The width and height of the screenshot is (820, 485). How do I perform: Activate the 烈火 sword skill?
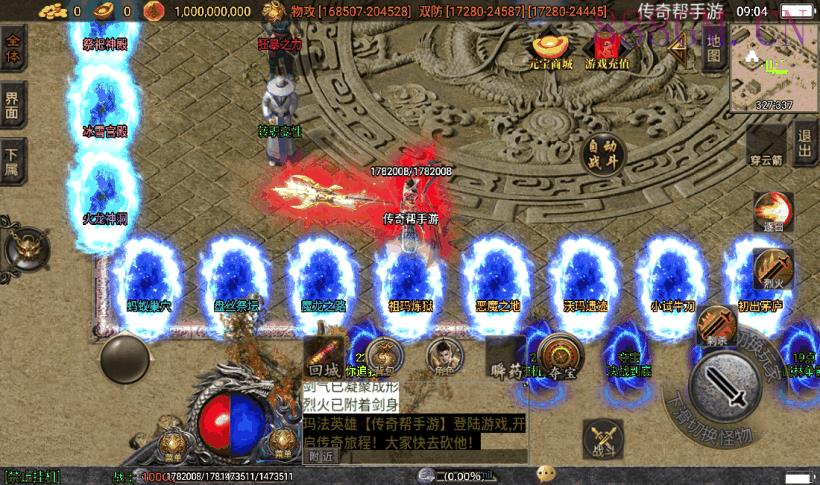(x=771, y=268)
